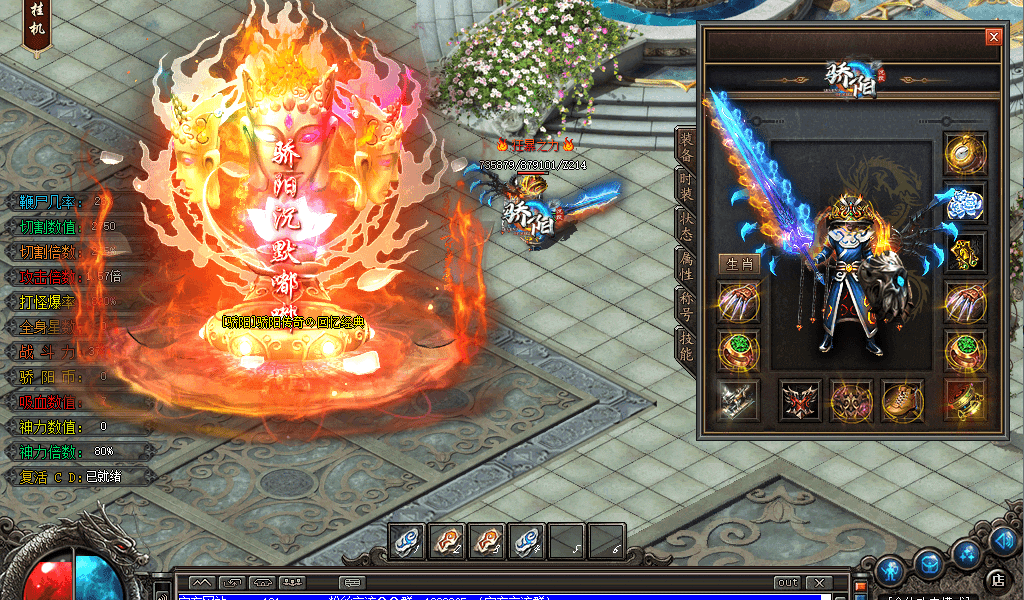Select the golden medal equipment slot
This screenshot has height=600, width=1024.
(965, 154)
